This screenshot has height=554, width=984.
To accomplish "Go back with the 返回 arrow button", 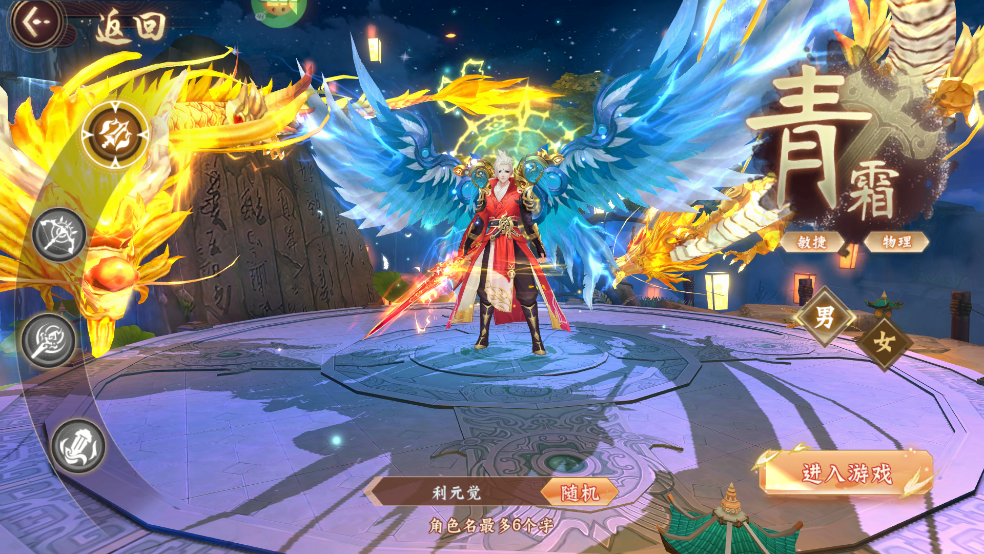I will pos(37,22).
